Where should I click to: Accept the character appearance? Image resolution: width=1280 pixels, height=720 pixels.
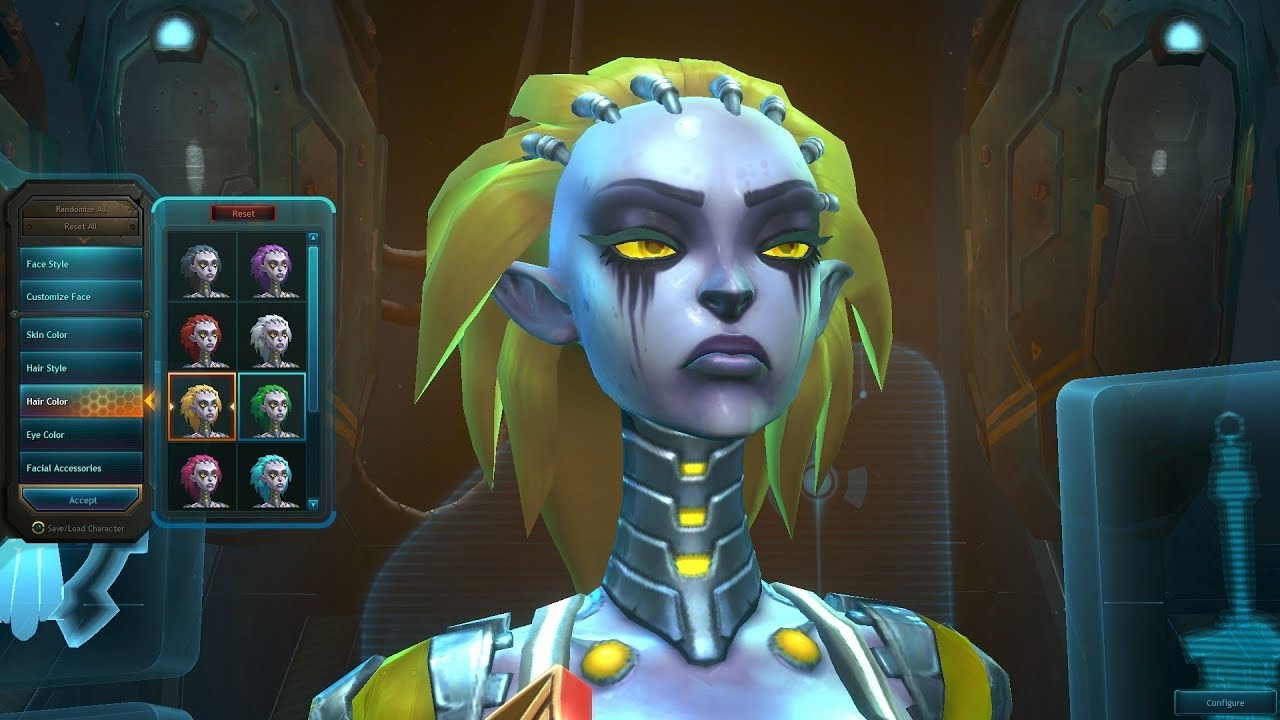(x=83, y=500)
